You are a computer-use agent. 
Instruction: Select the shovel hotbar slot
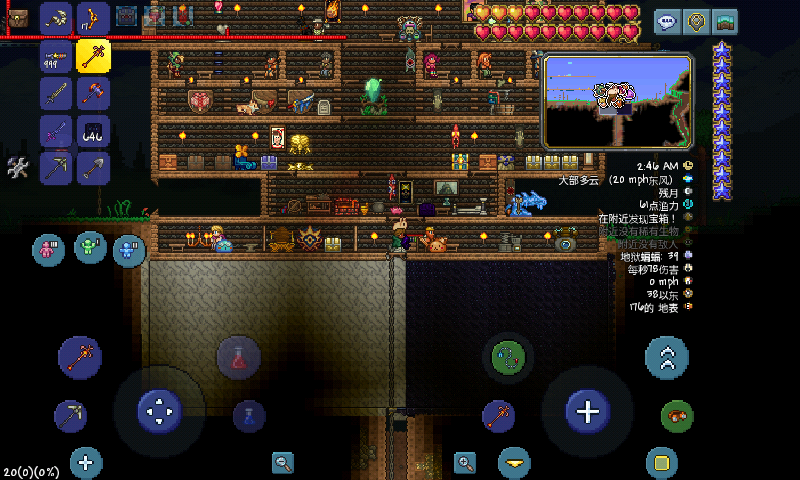coord(93,167)
